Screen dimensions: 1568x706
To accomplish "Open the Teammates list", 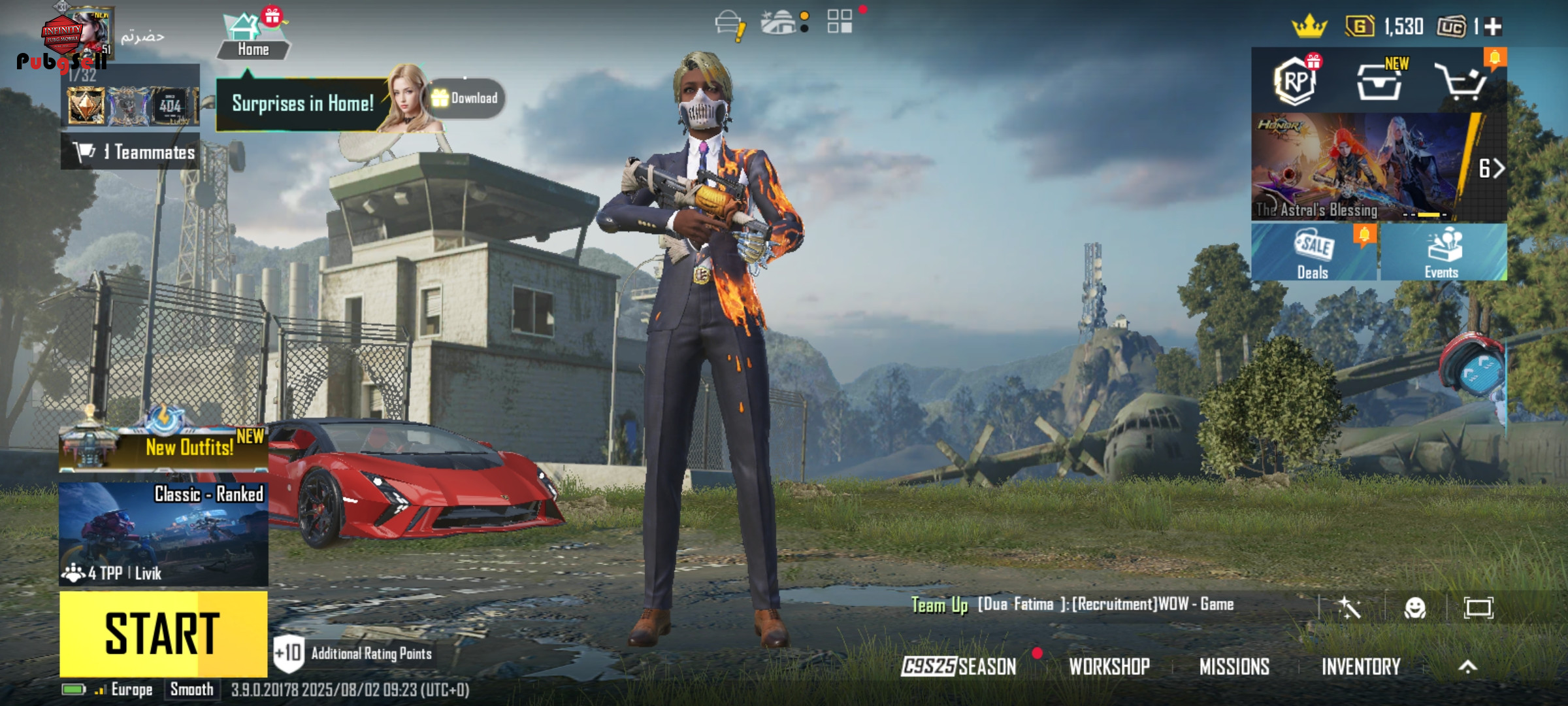I will 131,152.
